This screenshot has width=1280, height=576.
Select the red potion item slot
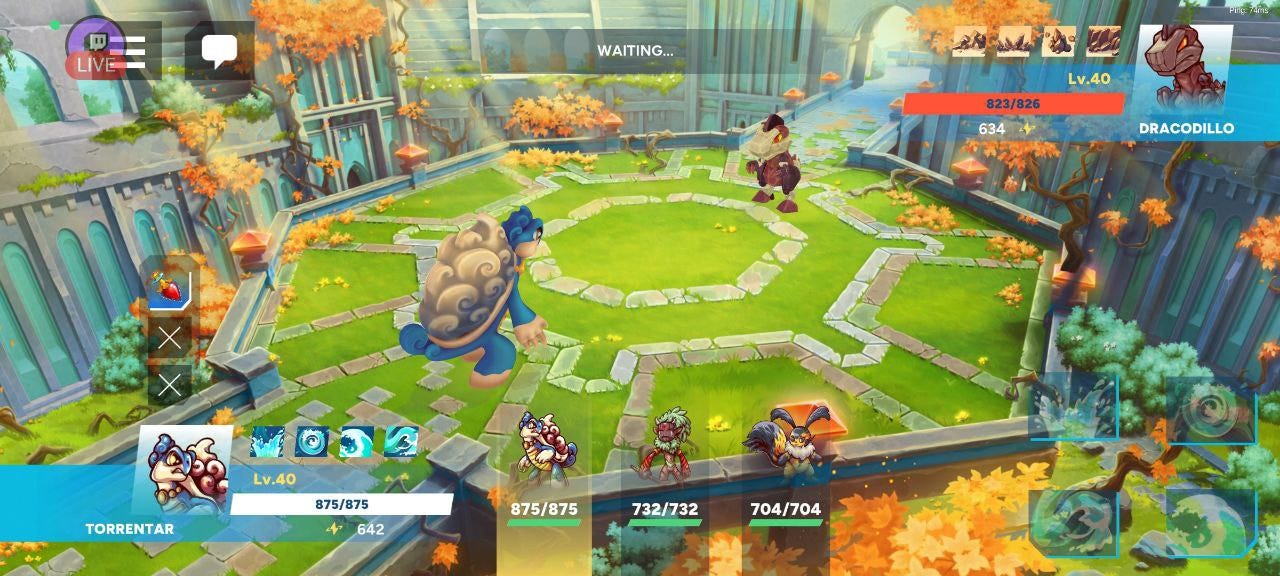pyautogui.click(x=170, y=289)
